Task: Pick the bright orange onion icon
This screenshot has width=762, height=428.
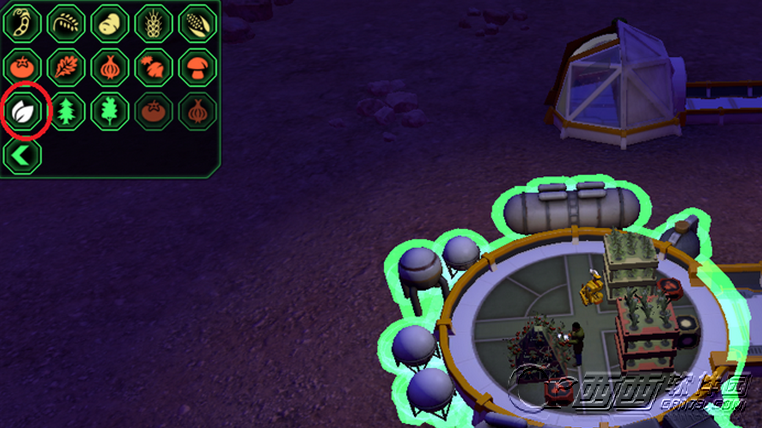Action: 109,66
